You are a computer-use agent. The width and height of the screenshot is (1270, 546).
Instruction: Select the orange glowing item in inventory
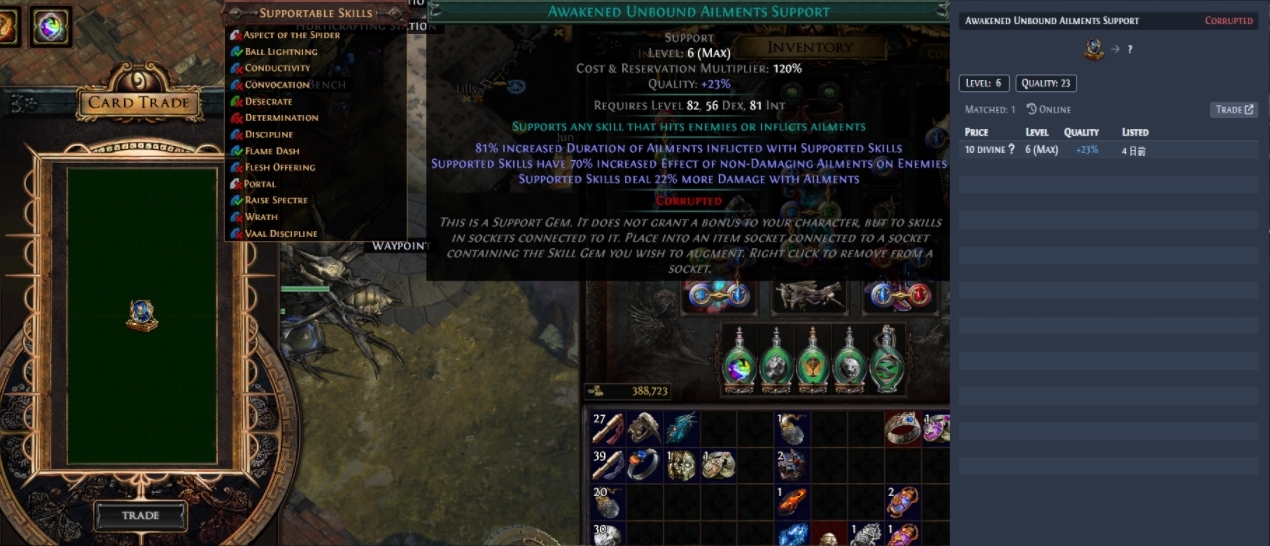(x=792, y=500)
